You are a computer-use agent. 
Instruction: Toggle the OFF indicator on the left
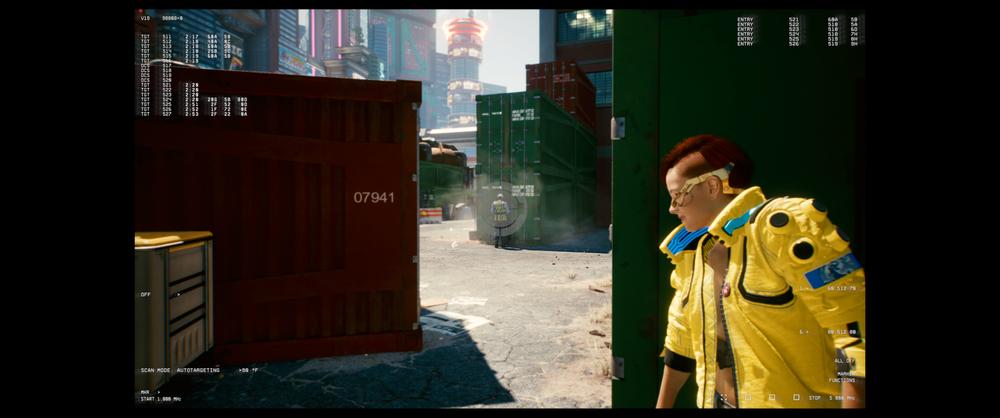[146, 294]
